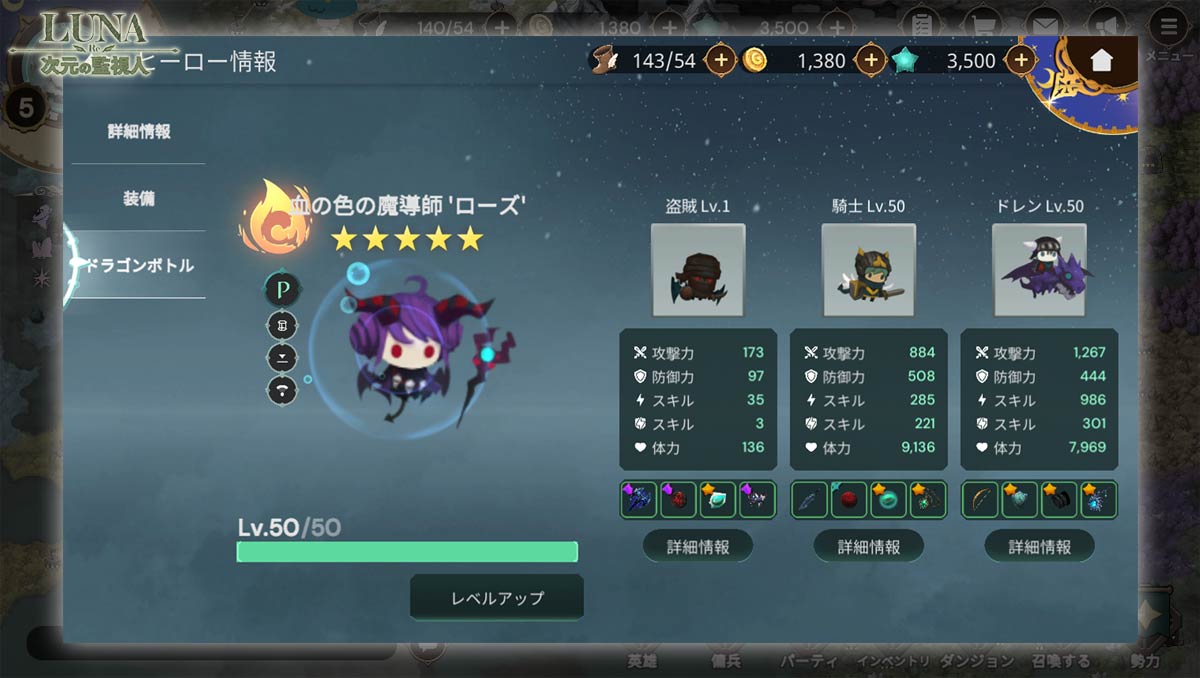Open 詳細情報 for the 騎士 Lv.50 unit
Image resolution: width=1200 pixels, height=678 pixels.
click(868, 547)
